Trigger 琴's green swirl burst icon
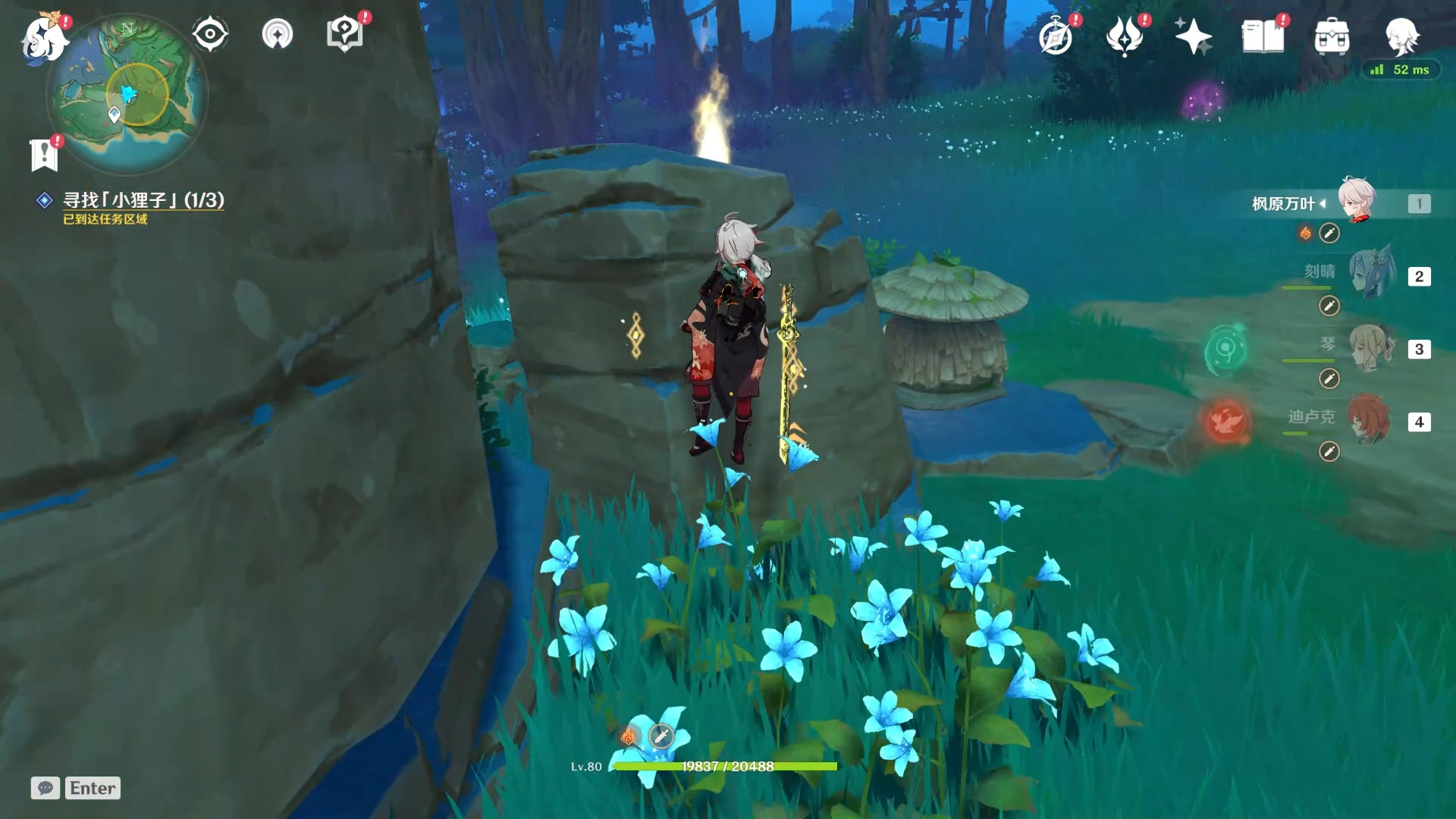Viewport: 1456px width, 819px height. (x=1225, y=350)
